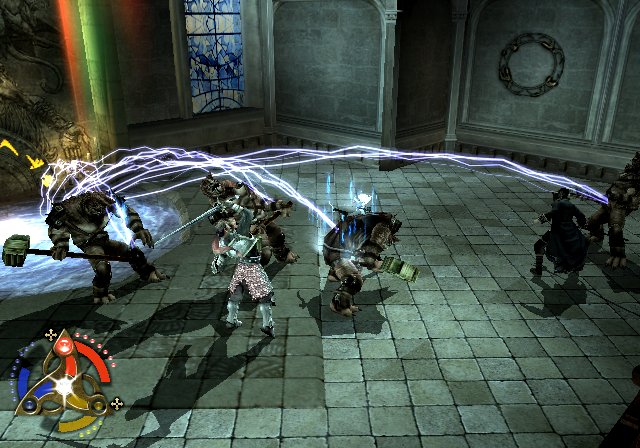This screenshot has height=448, width=640.
Task: Click the red orb atop the triangular emblem
Action: click(62, 347)
